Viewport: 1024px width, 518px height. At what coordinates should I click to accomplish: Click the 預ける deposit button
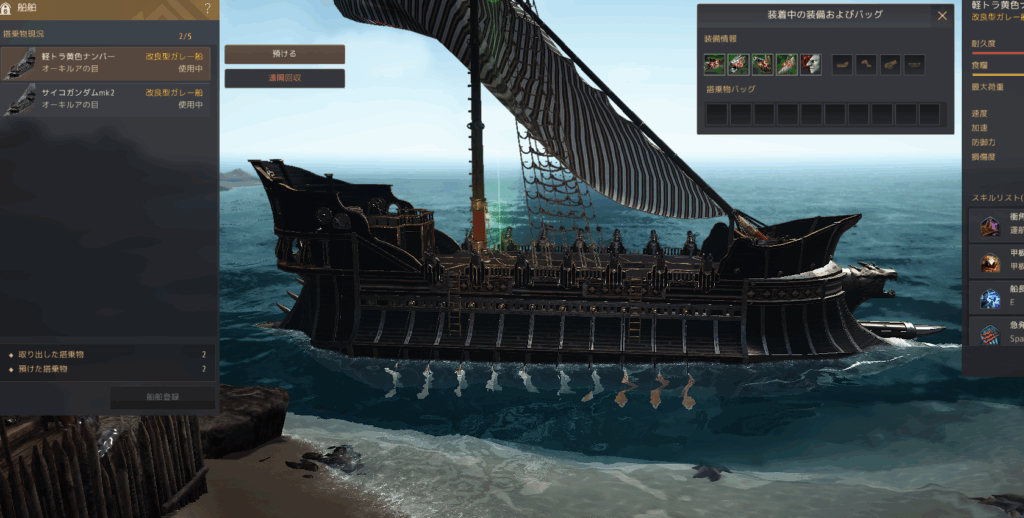(284, 53)
